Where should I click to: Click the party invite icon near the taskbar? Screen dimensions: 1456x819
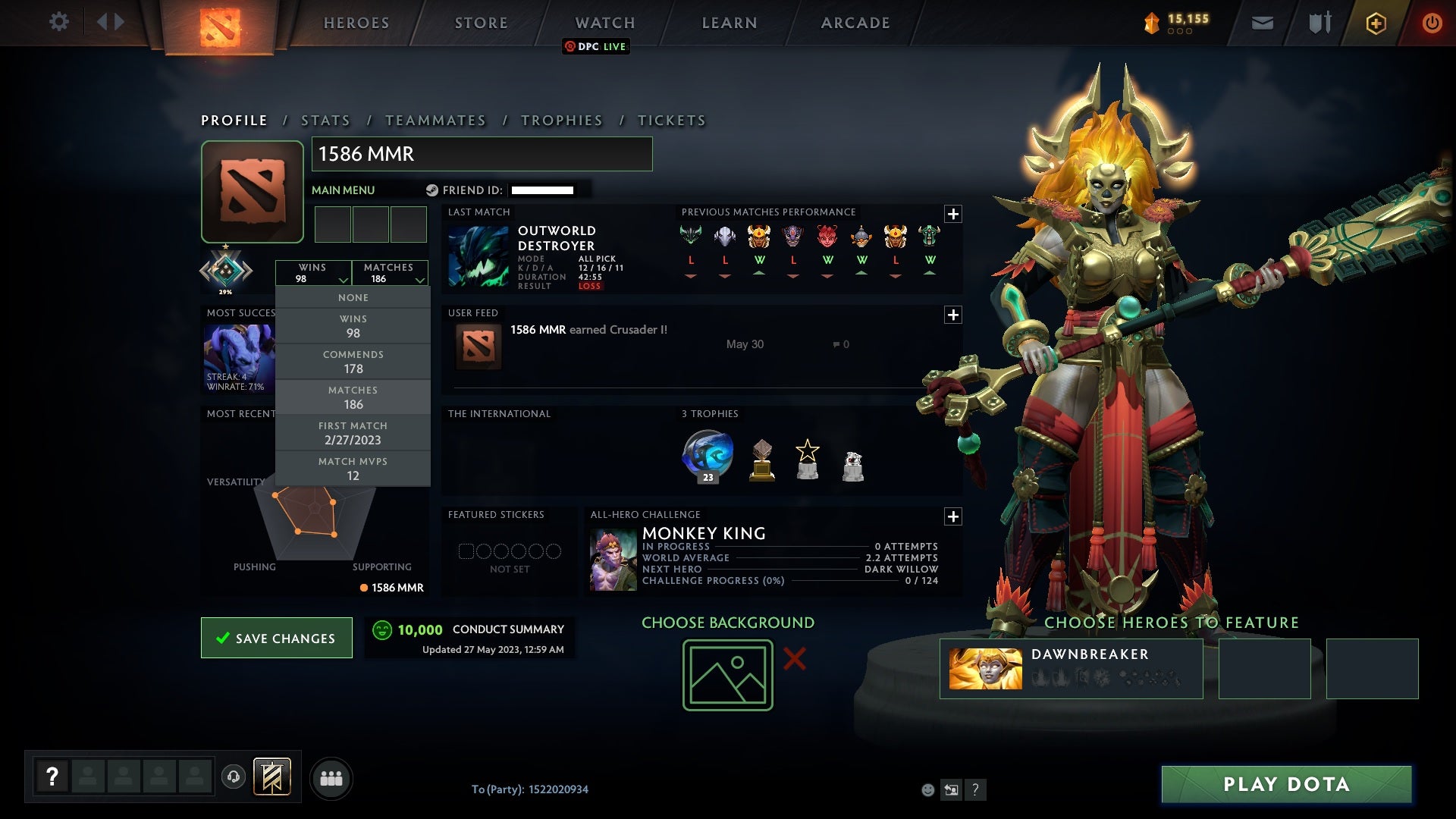click(331, 777)
